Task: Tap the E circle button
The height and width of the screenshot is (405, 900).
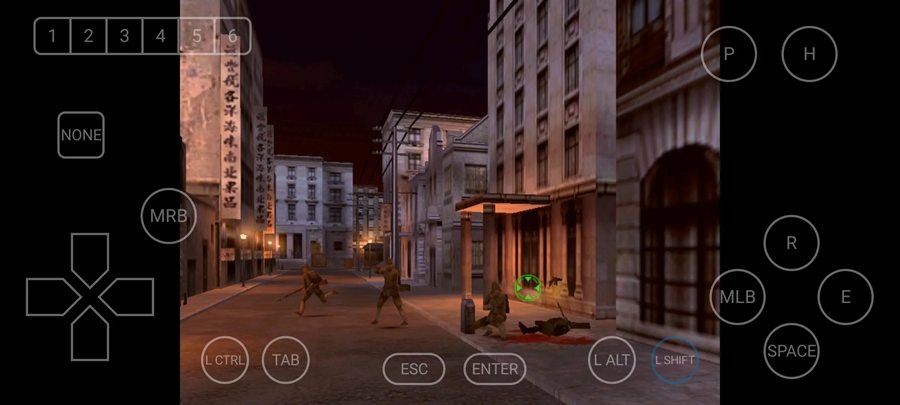Action: [x=846, y=297]
